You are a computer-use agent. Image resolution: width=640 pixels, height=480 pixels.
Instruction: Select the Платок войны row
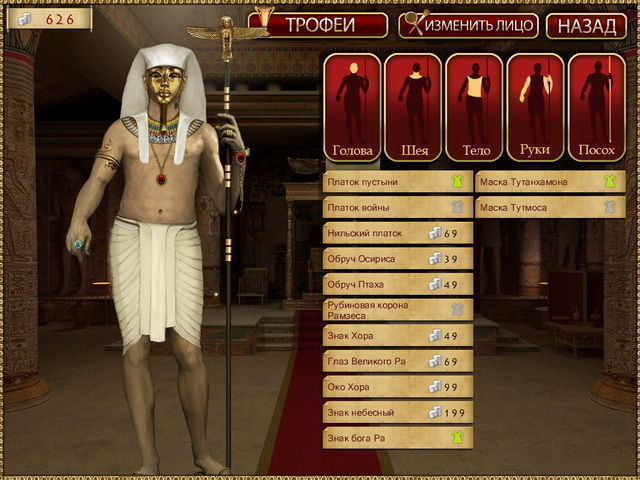click(x=398, y=207)
